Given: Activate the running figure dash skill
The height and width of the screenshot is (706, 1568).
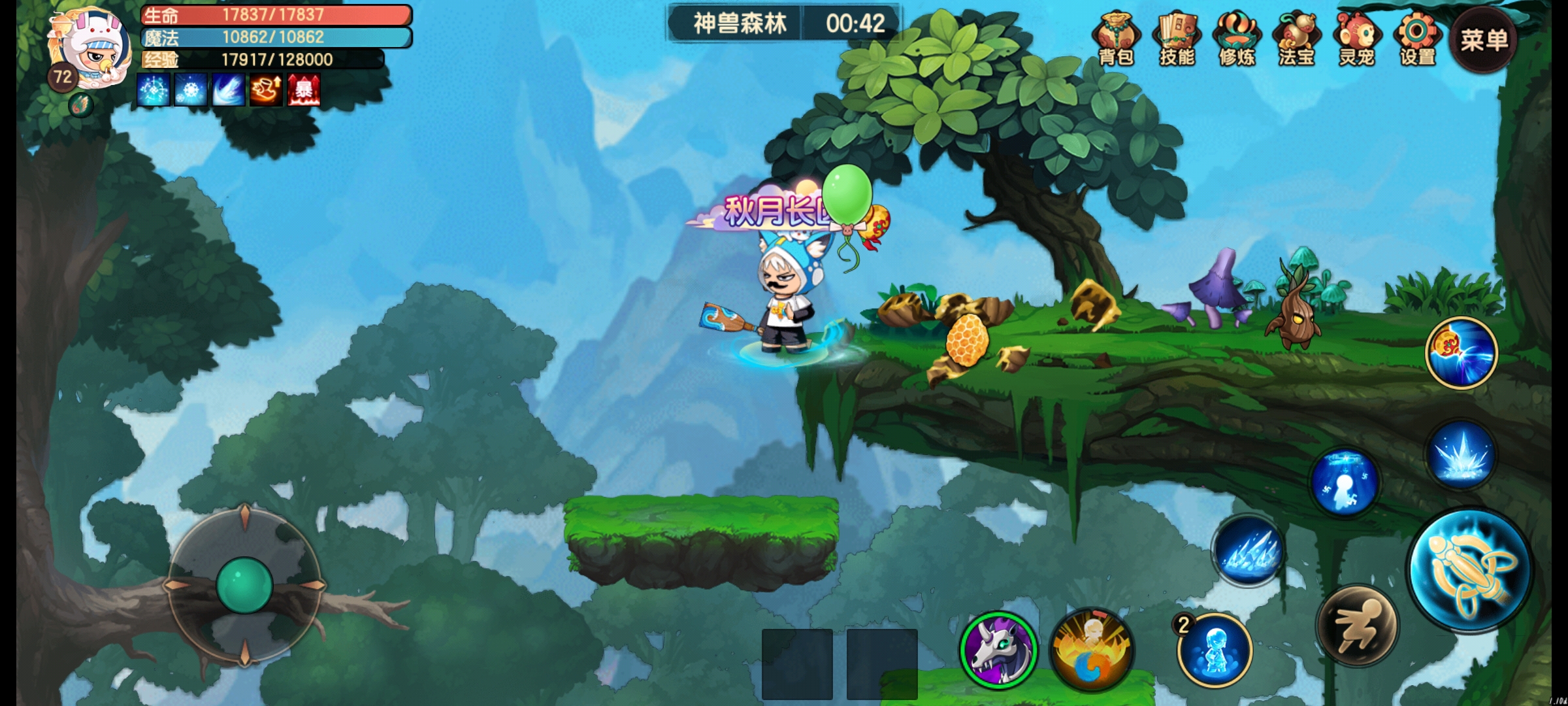Looking at the screenshot, I should pos(1358,625).
